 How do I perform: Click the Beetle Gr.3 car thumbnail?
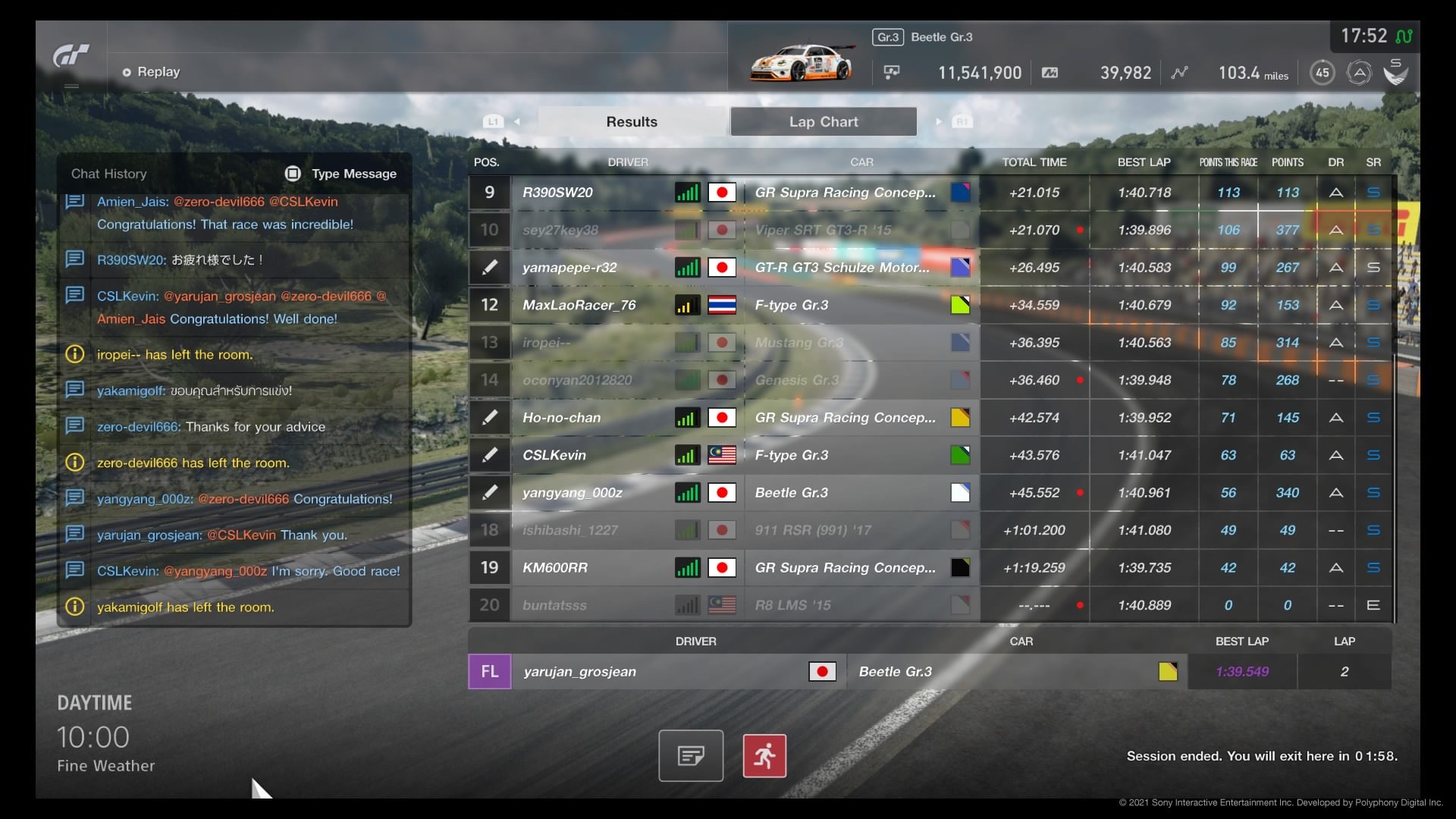click(801, 62)
